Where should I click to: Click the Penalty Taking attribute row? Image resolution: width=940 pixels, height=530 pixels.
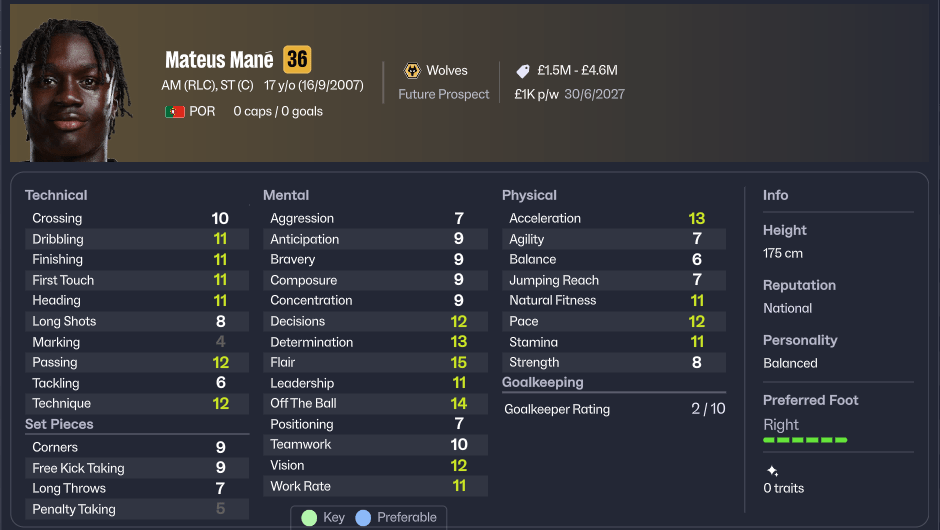pos(136,509)
